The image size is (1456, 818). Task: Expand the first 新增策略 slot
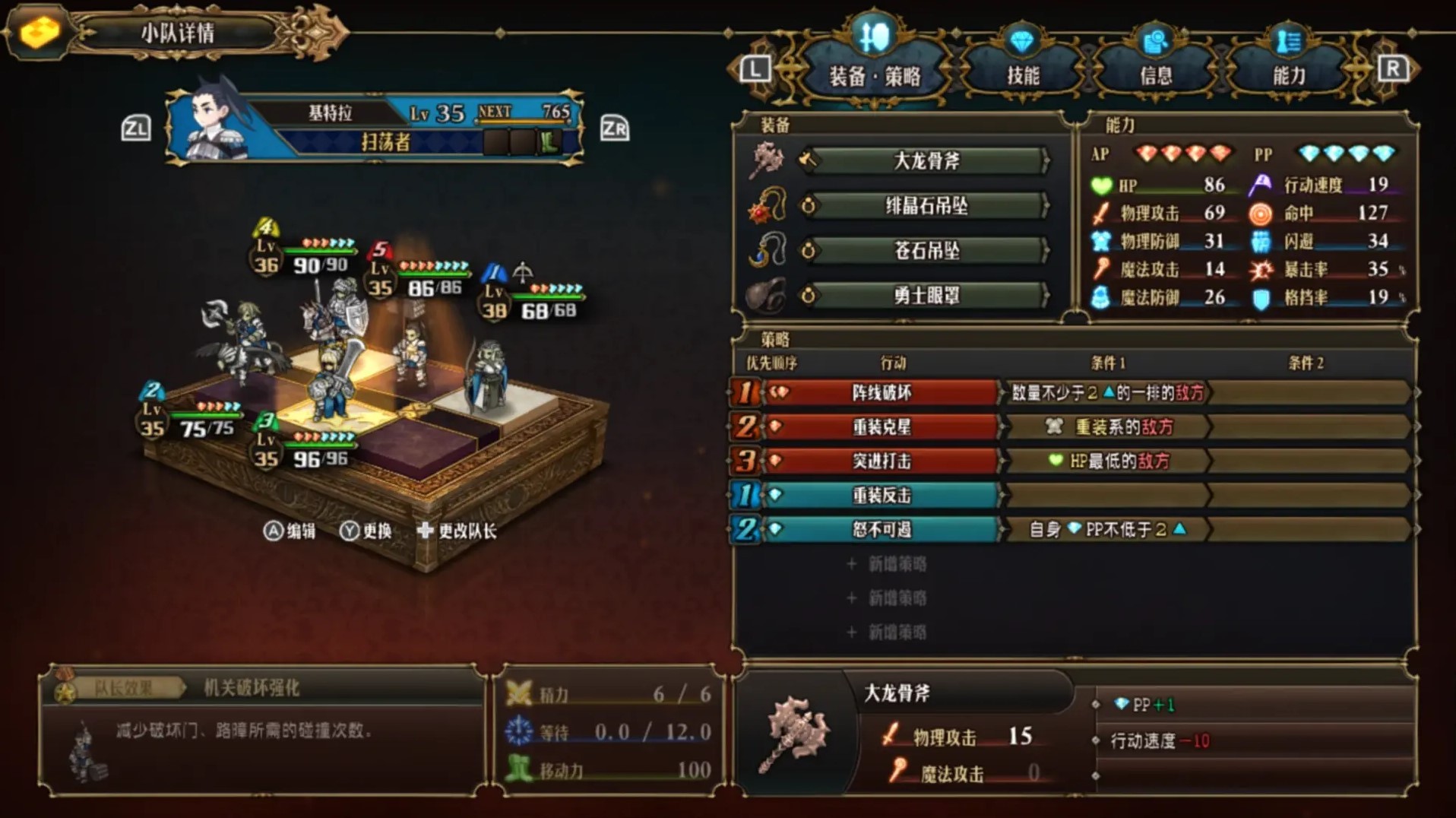(x=886, y=563)
